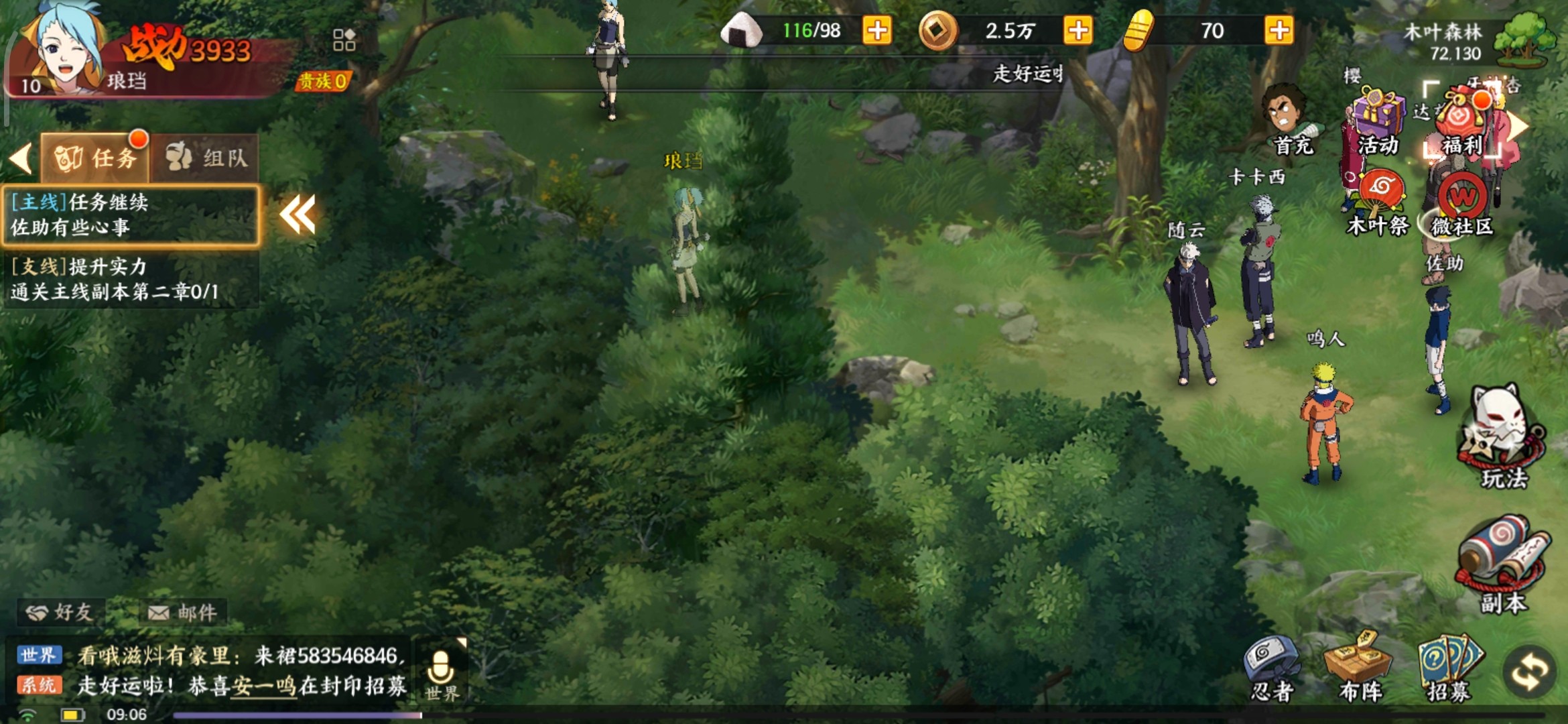Open the 微社区 community icon
The image size is (1568, 724).
(1462, 203)
